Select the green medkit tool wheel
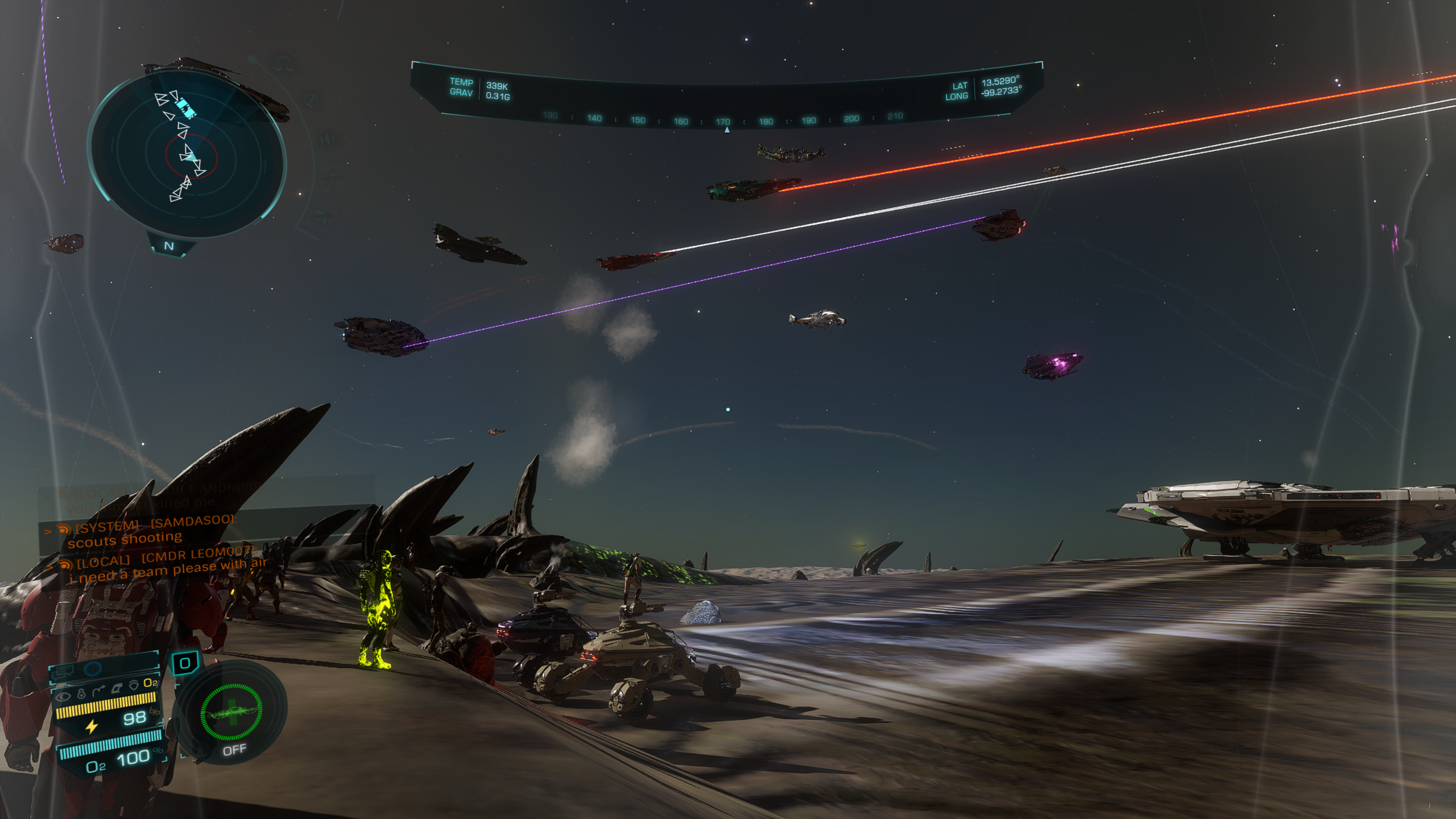This screenshot has height=819, width=1456. pos(231,713)
